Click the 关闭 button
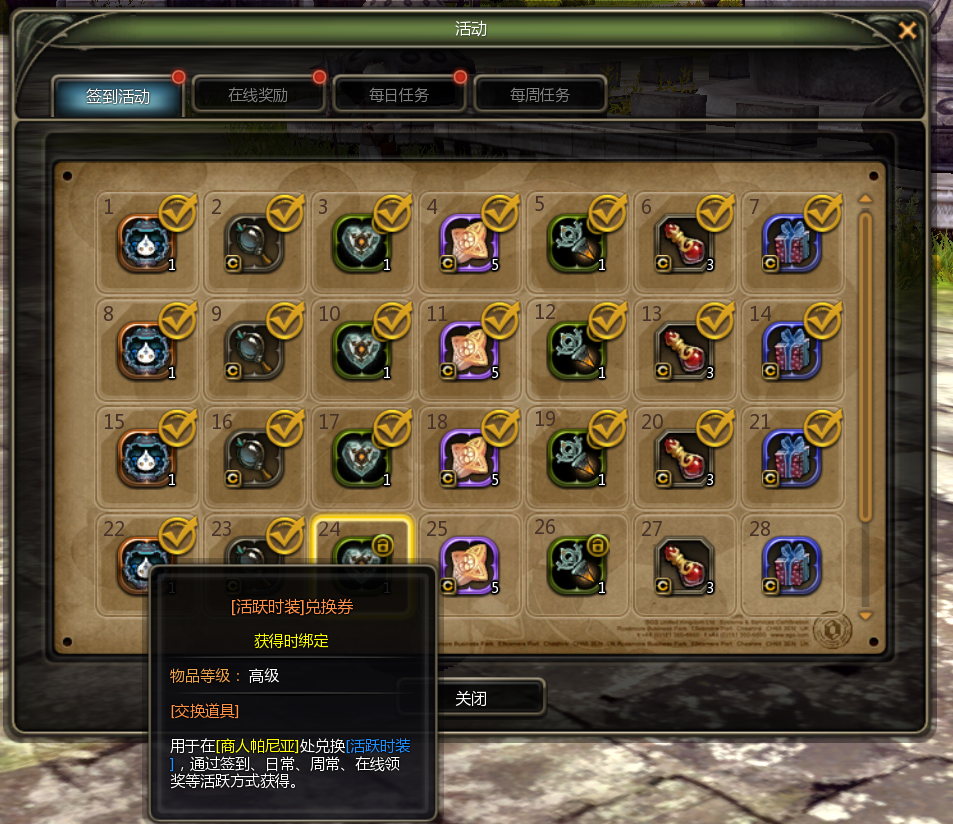Image resolution: width=953 pixels, height=824 pixels. coord(471,698)
